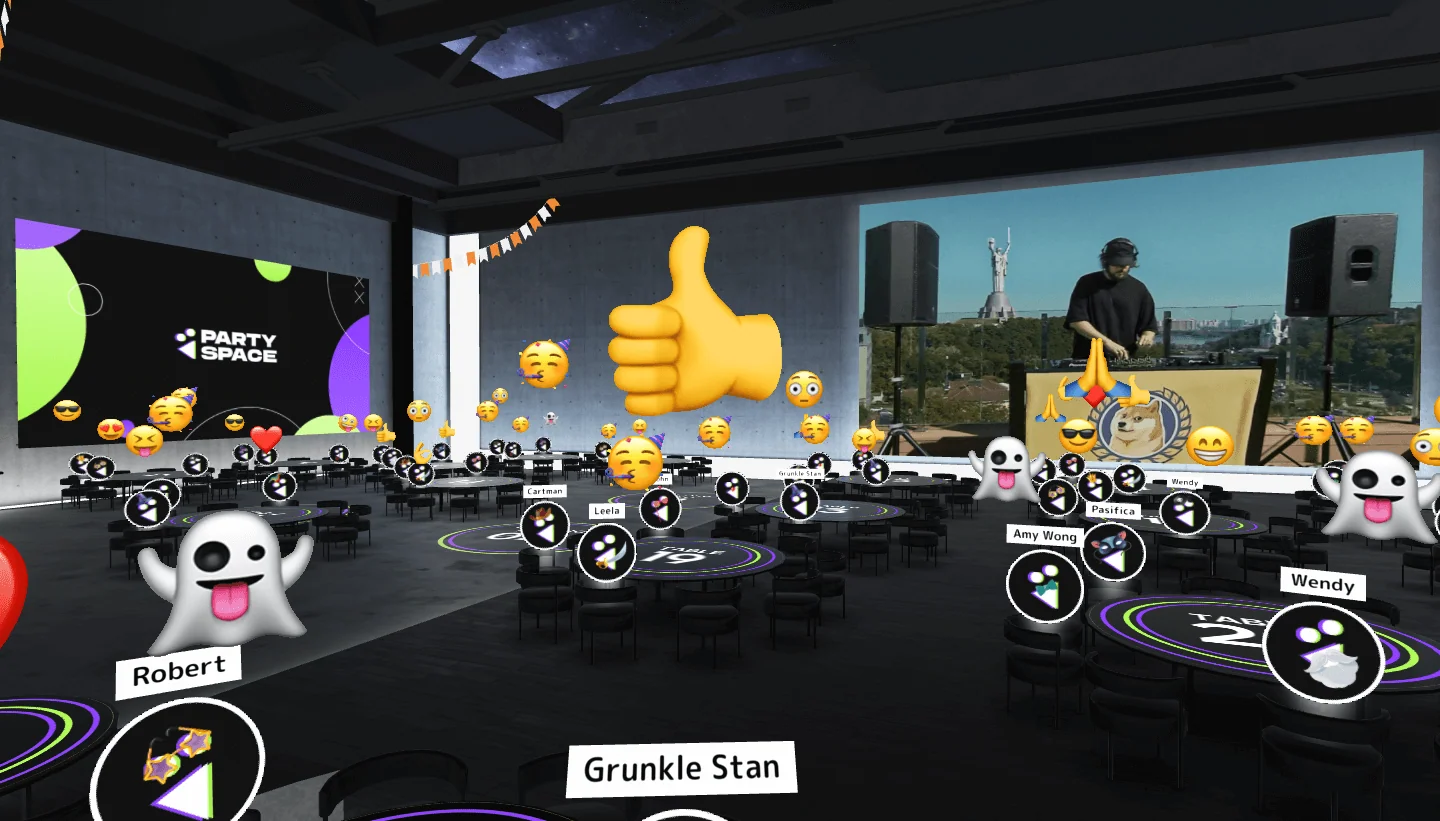The image size is (1440, 821).
Task: Click the red heart reaction near the left screen
Action: point(264,438)
